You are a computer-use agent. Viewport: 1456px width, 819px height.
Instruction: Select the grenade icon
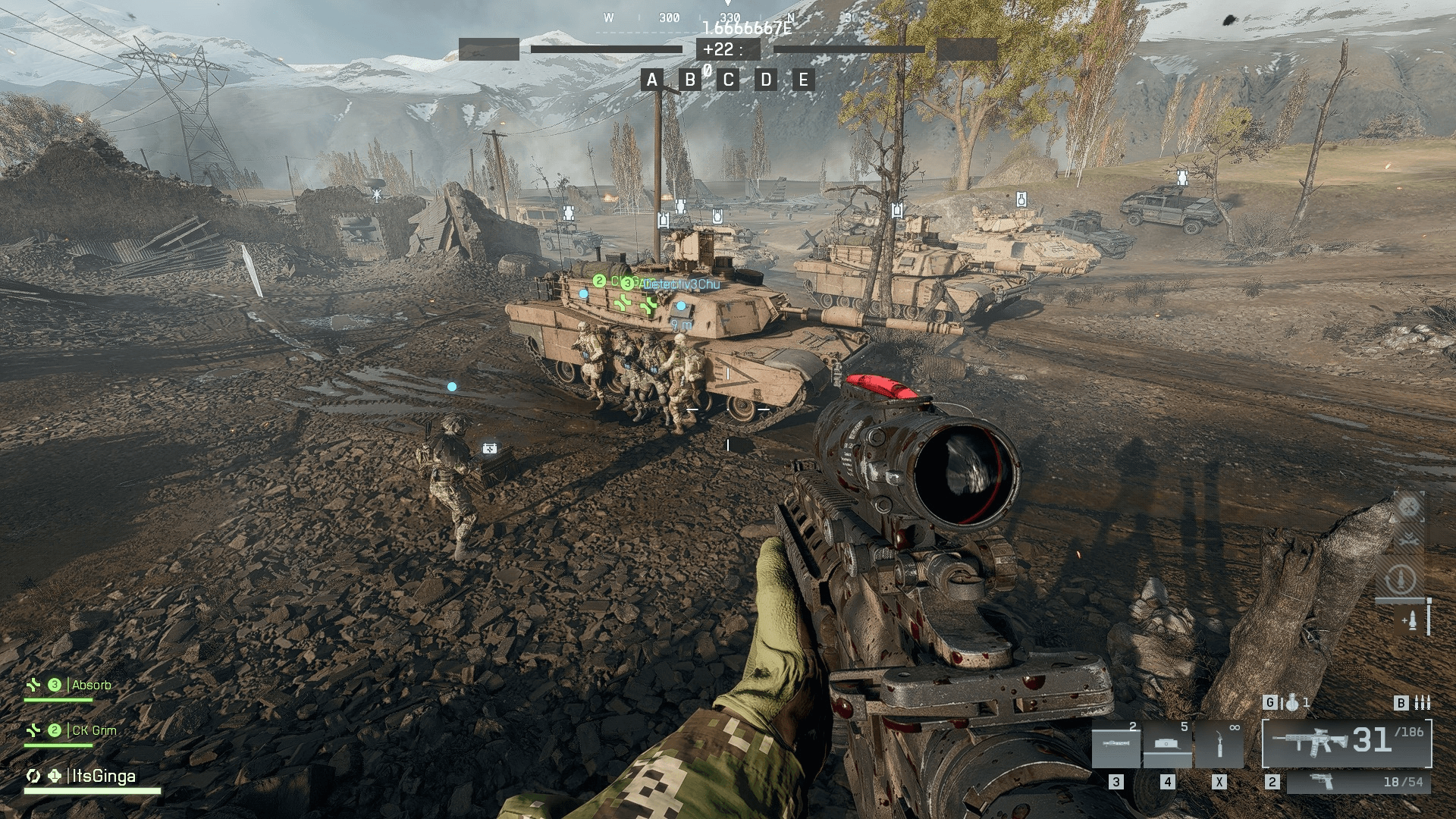[1292, 703]
